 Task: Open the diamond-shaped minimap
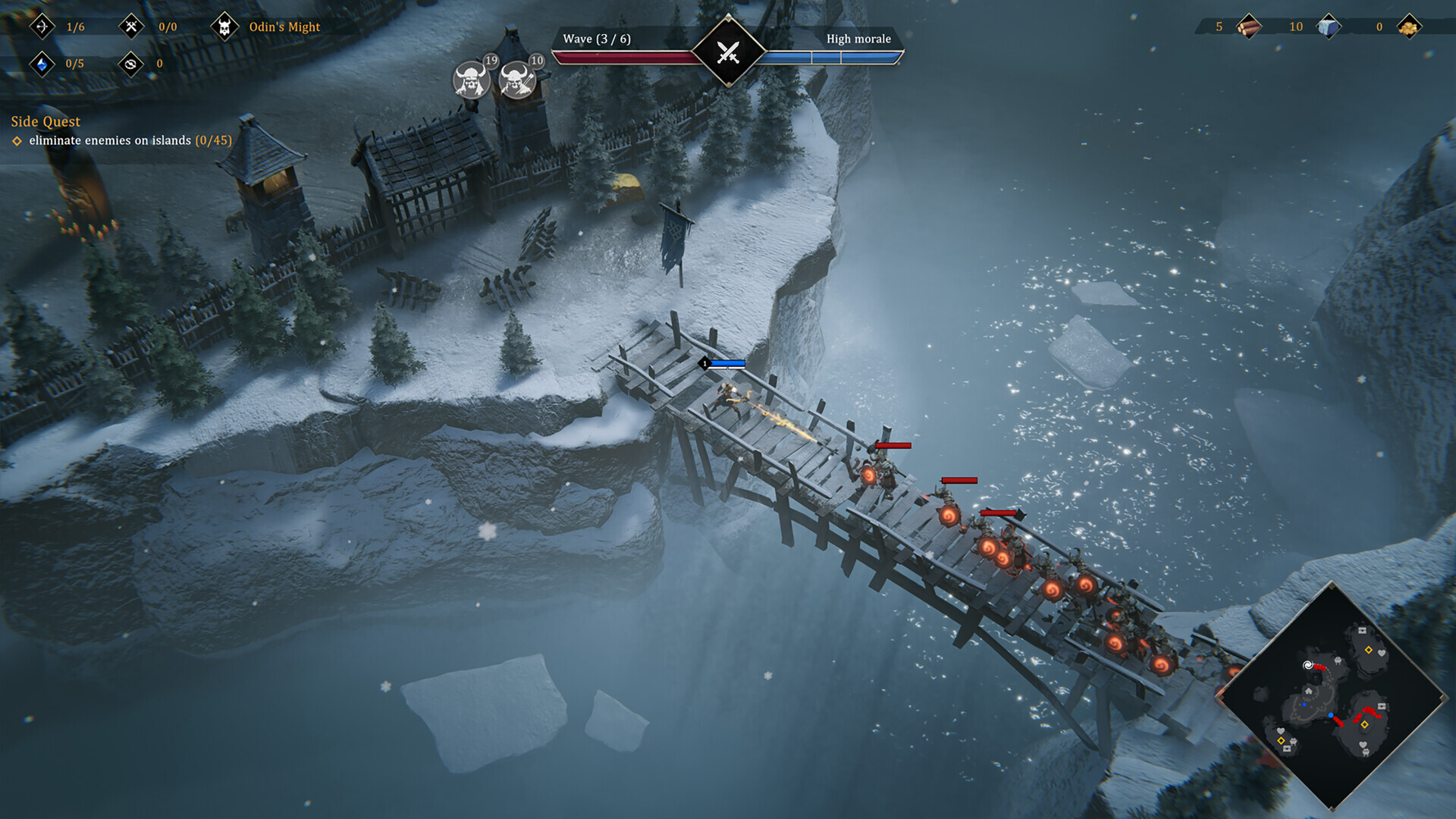1332,698
